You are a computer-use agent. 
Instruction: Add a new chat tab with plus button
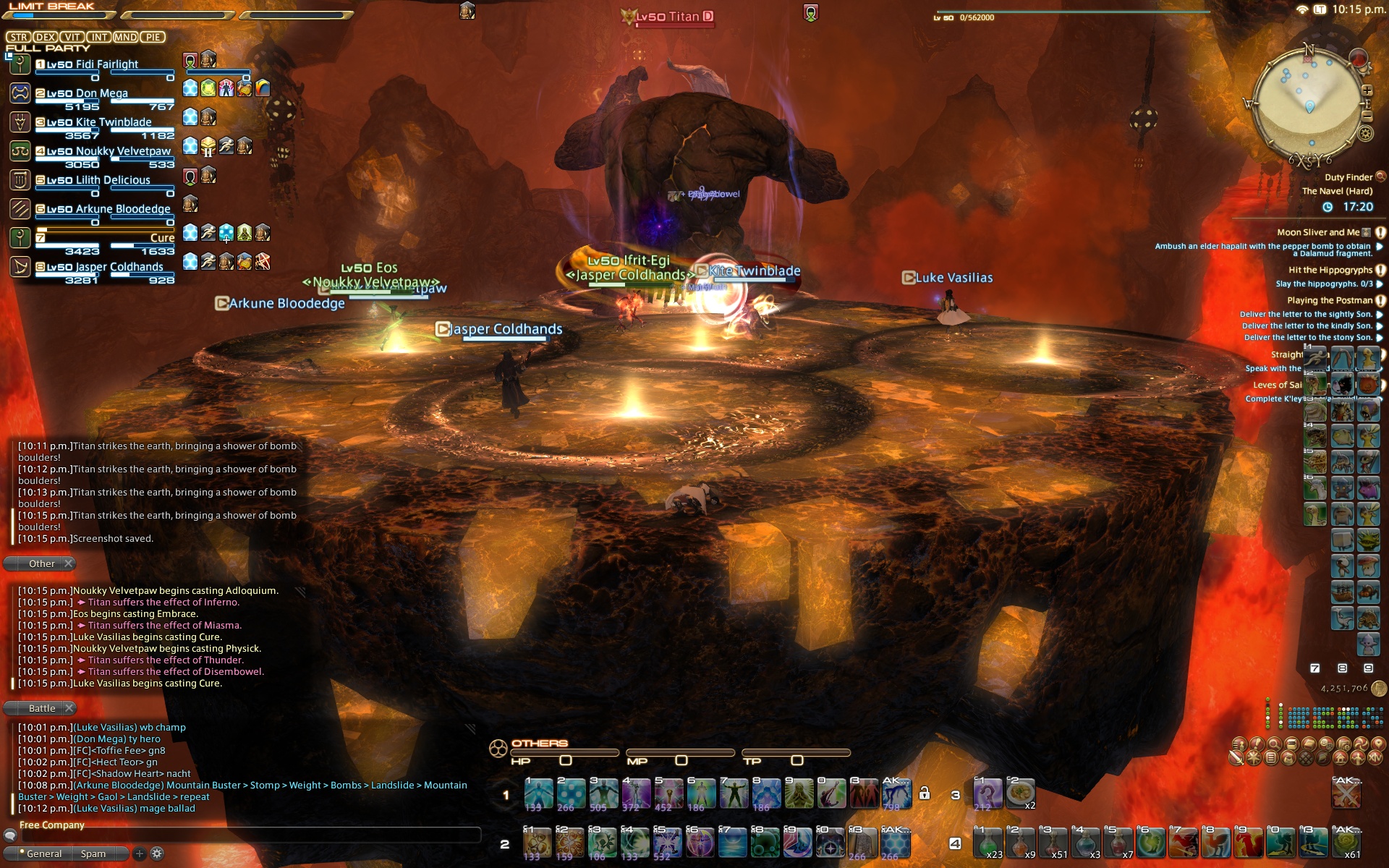[140, 854]
